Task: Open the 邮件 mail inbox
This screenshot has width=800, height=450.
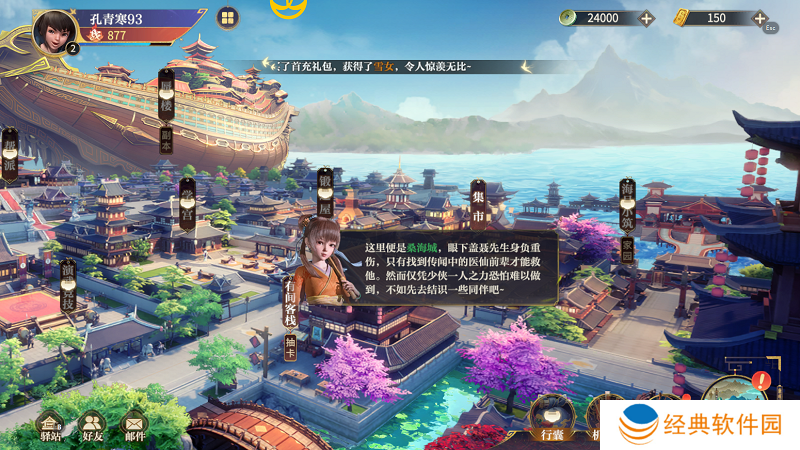Action: pyautogui.click(x=133, y=427)
